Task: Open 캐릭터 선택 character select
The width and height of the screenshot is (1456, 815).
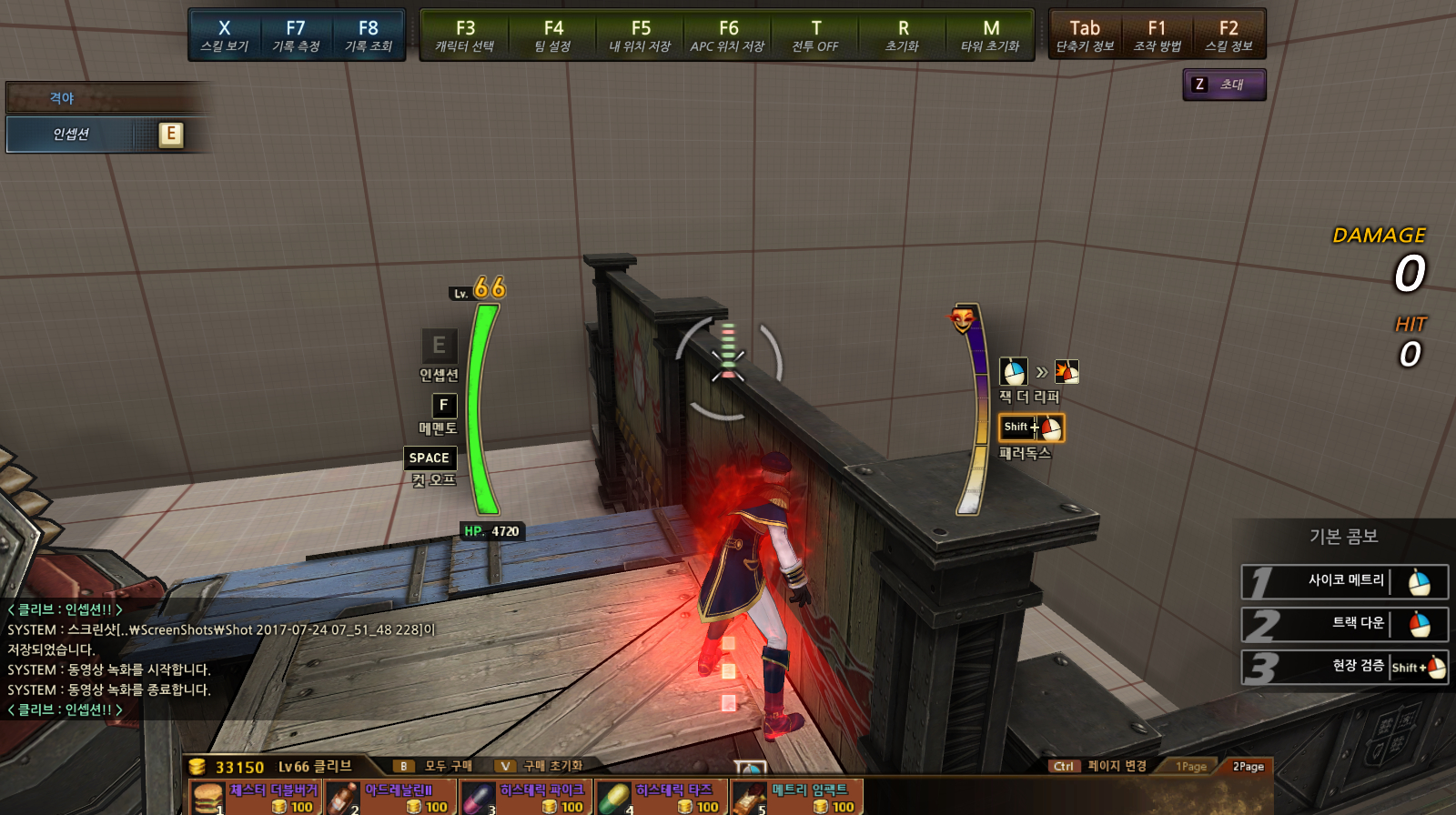Action: [x=465, y=35]
